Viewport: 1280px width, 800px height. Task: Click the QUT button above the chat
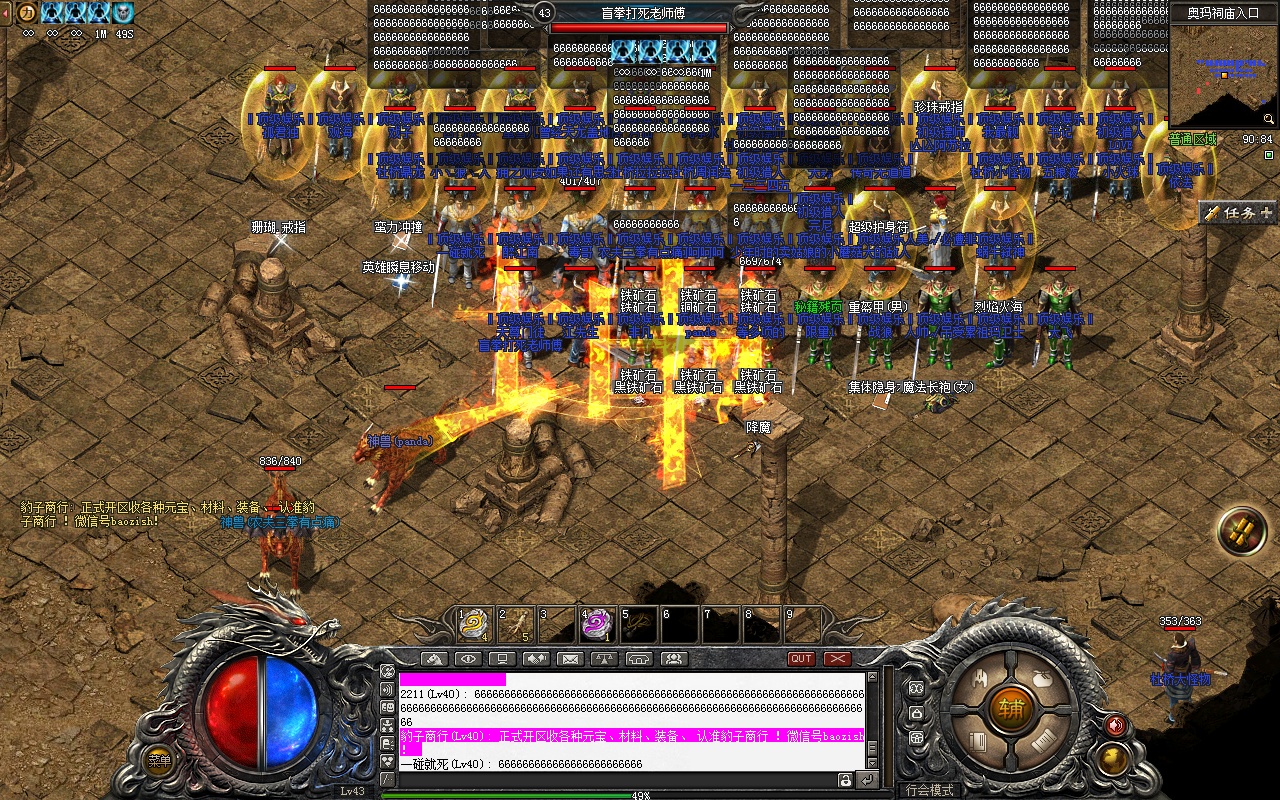click(x=801, y=659)
